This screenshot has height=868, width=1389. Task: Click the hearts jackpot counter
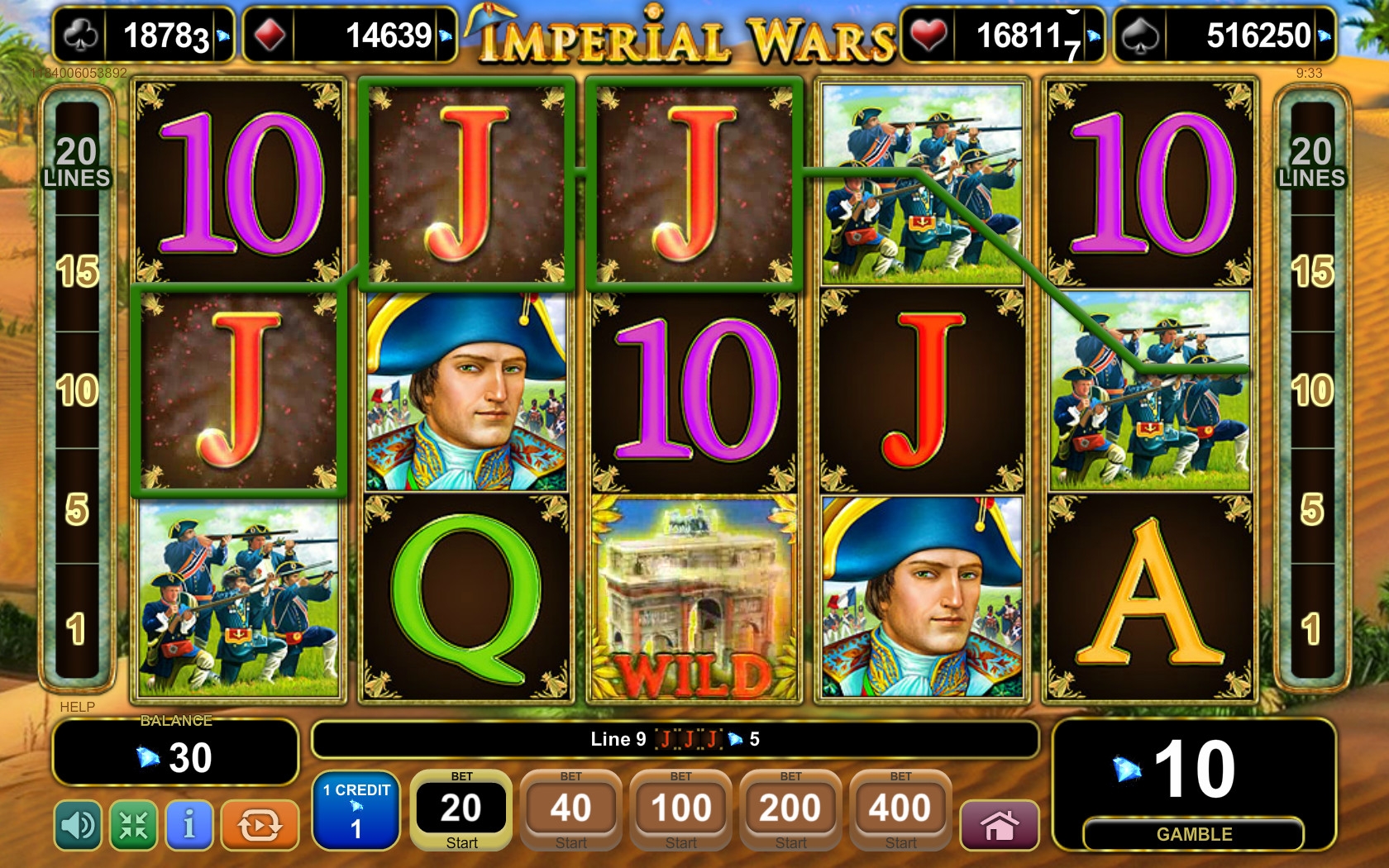[x=1002, y=36]
